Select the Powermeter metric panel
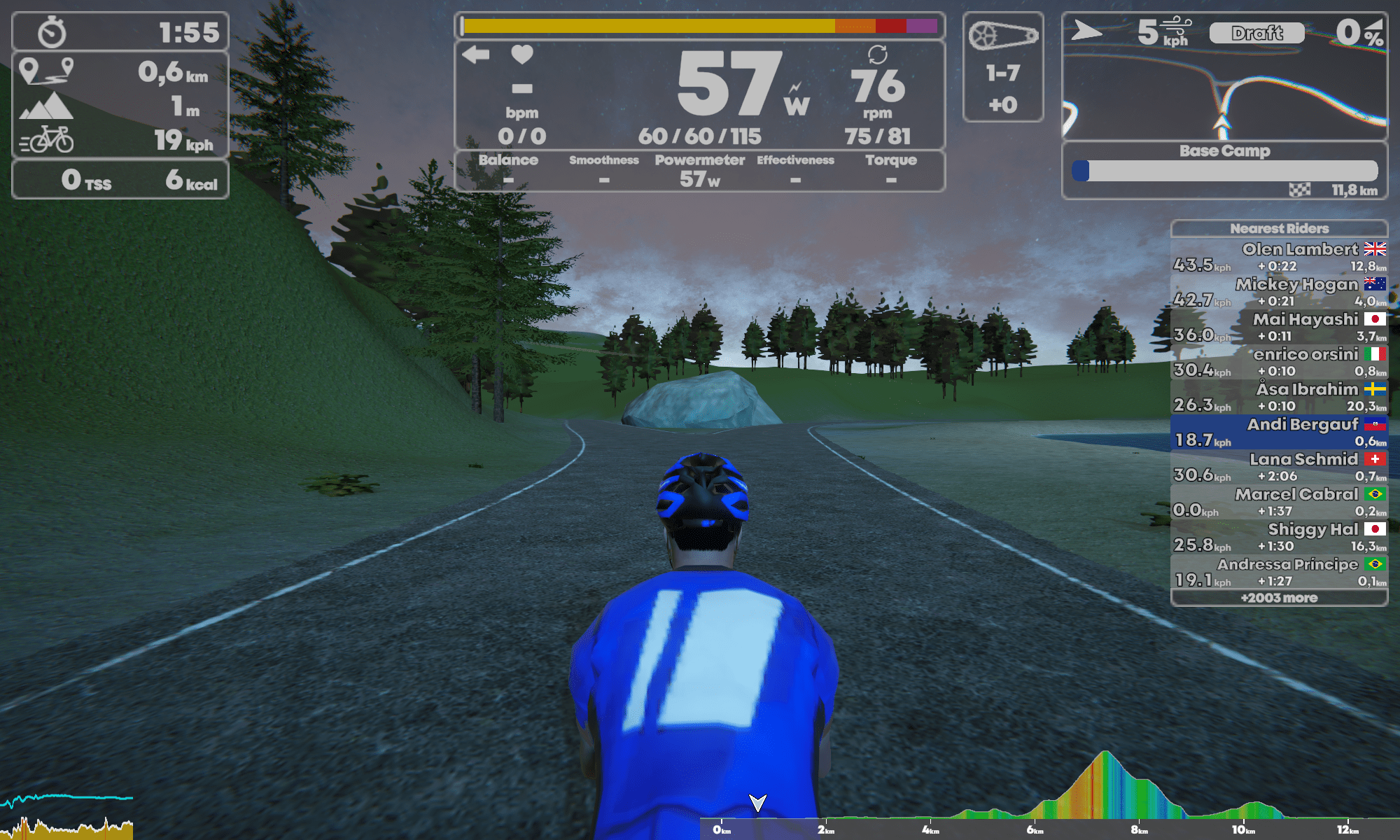 pos(699,170)
